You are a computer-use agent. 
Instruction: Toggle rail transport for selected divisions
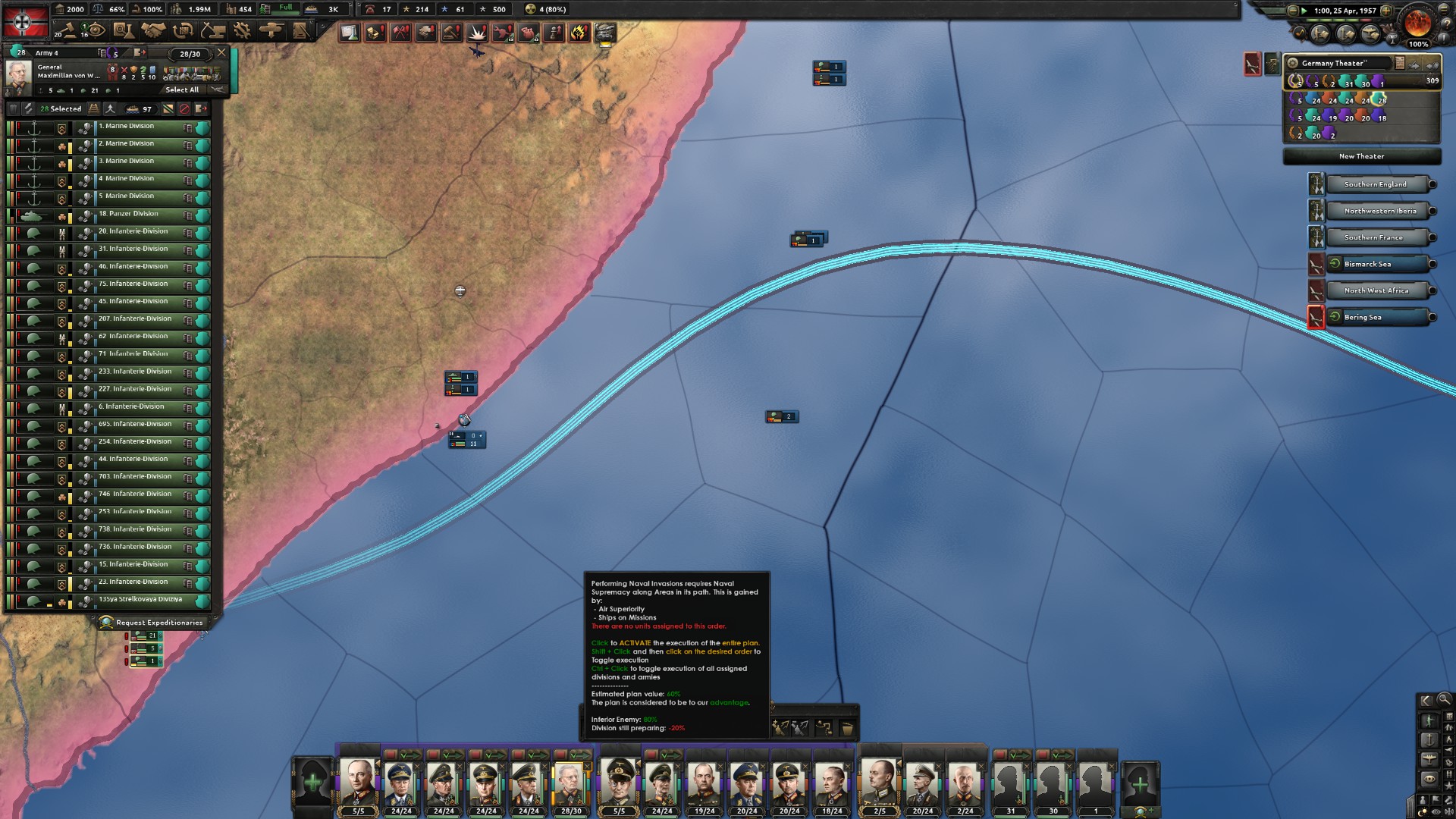(x=94, y=108)
